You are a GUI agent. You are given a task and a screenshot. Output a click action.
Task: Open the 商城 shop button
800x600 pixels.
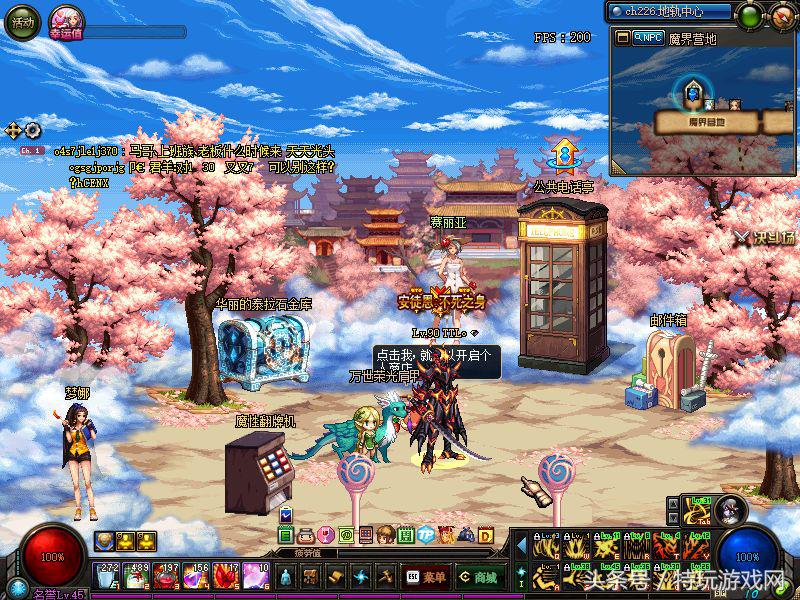[x=479, y=577]
